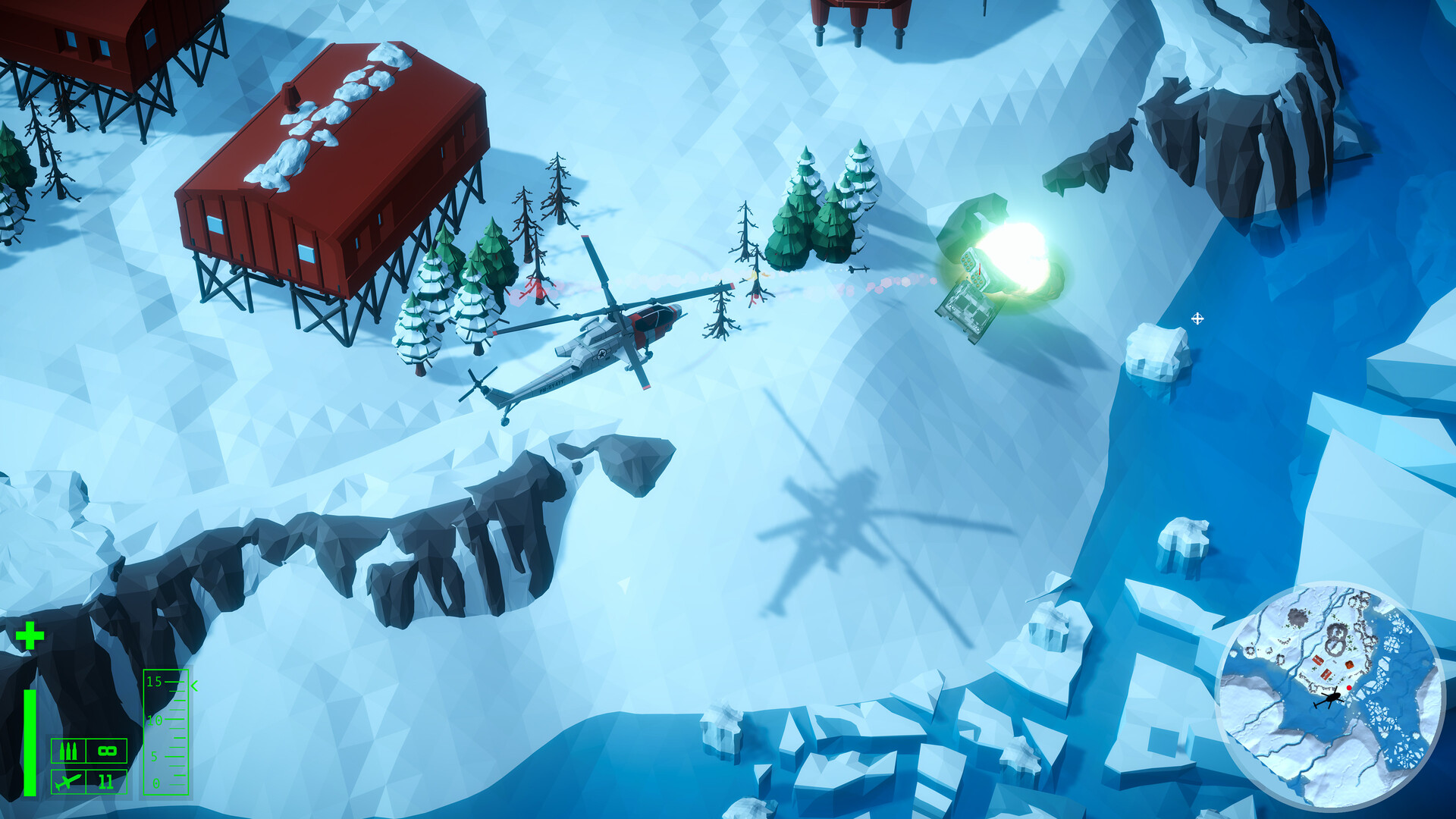This screenshot has width=1456, height=819.
Task: Click the crosshair targeting reticle over the river
Action: tap(1198, 320)
